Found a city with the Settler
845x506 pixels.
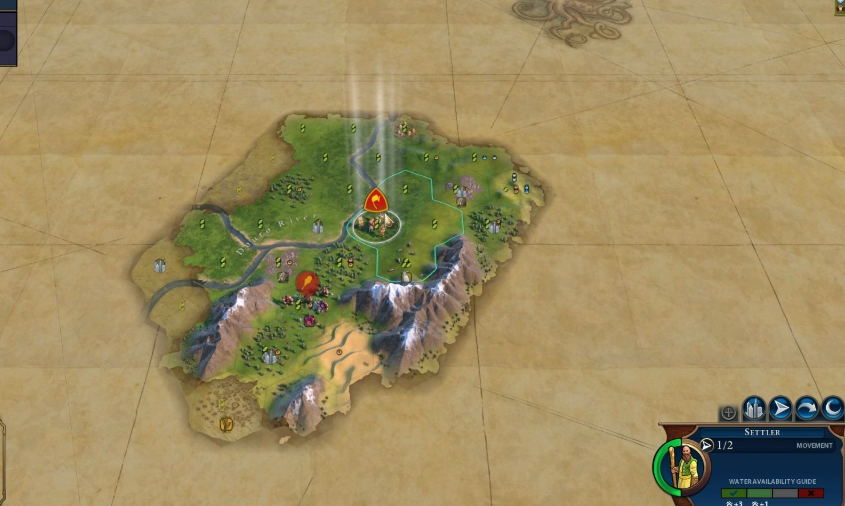pyautogui.click(x=755, y=409)
